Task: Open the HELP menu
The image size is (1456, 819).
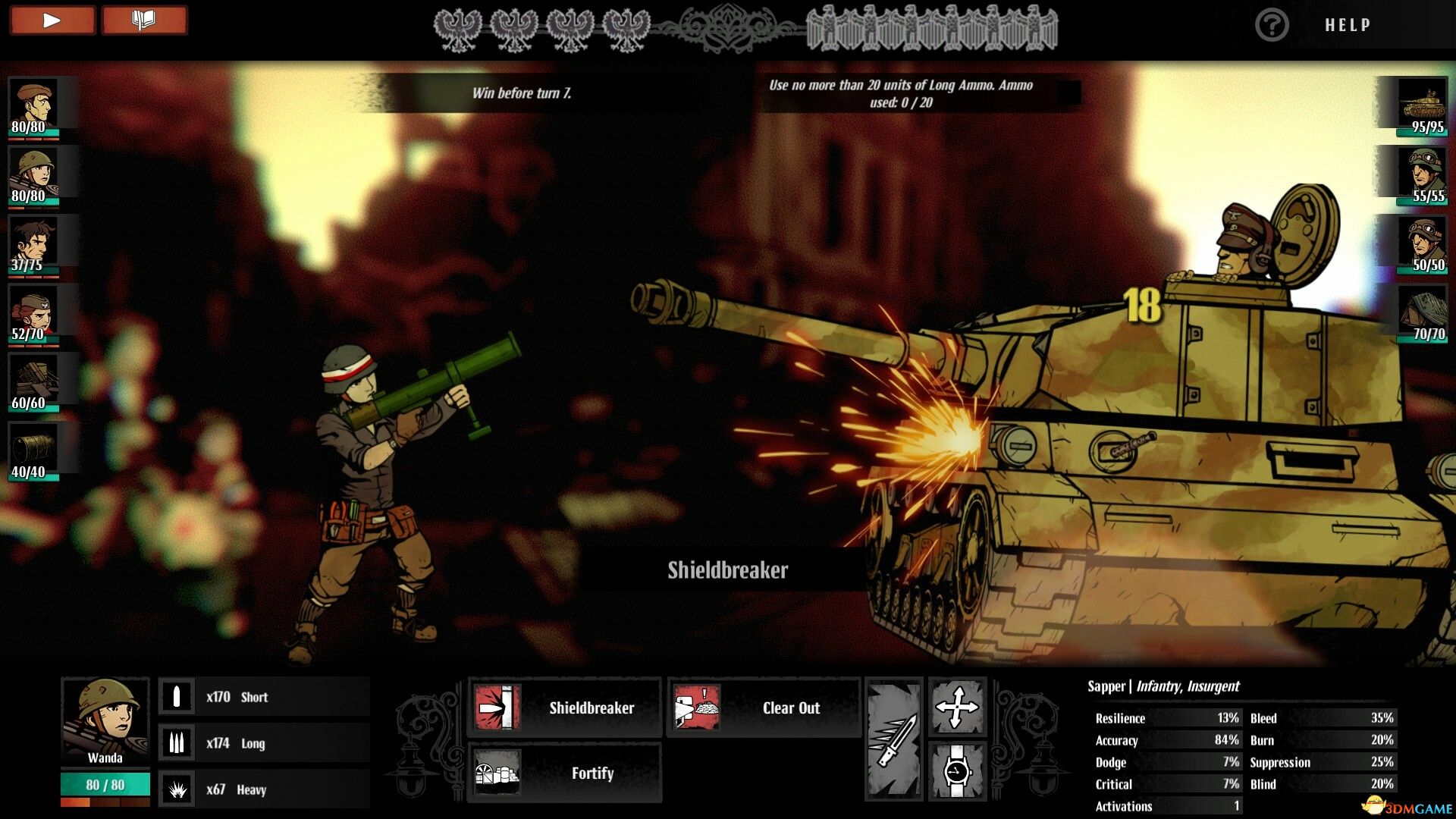Action: [x=1347, y=24]
